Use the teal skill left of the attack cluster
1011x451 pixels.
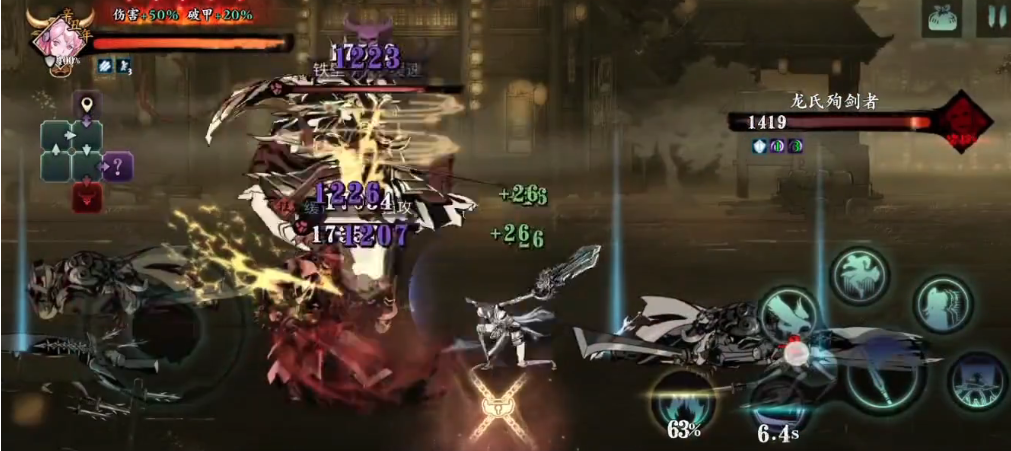pos(789,315)
